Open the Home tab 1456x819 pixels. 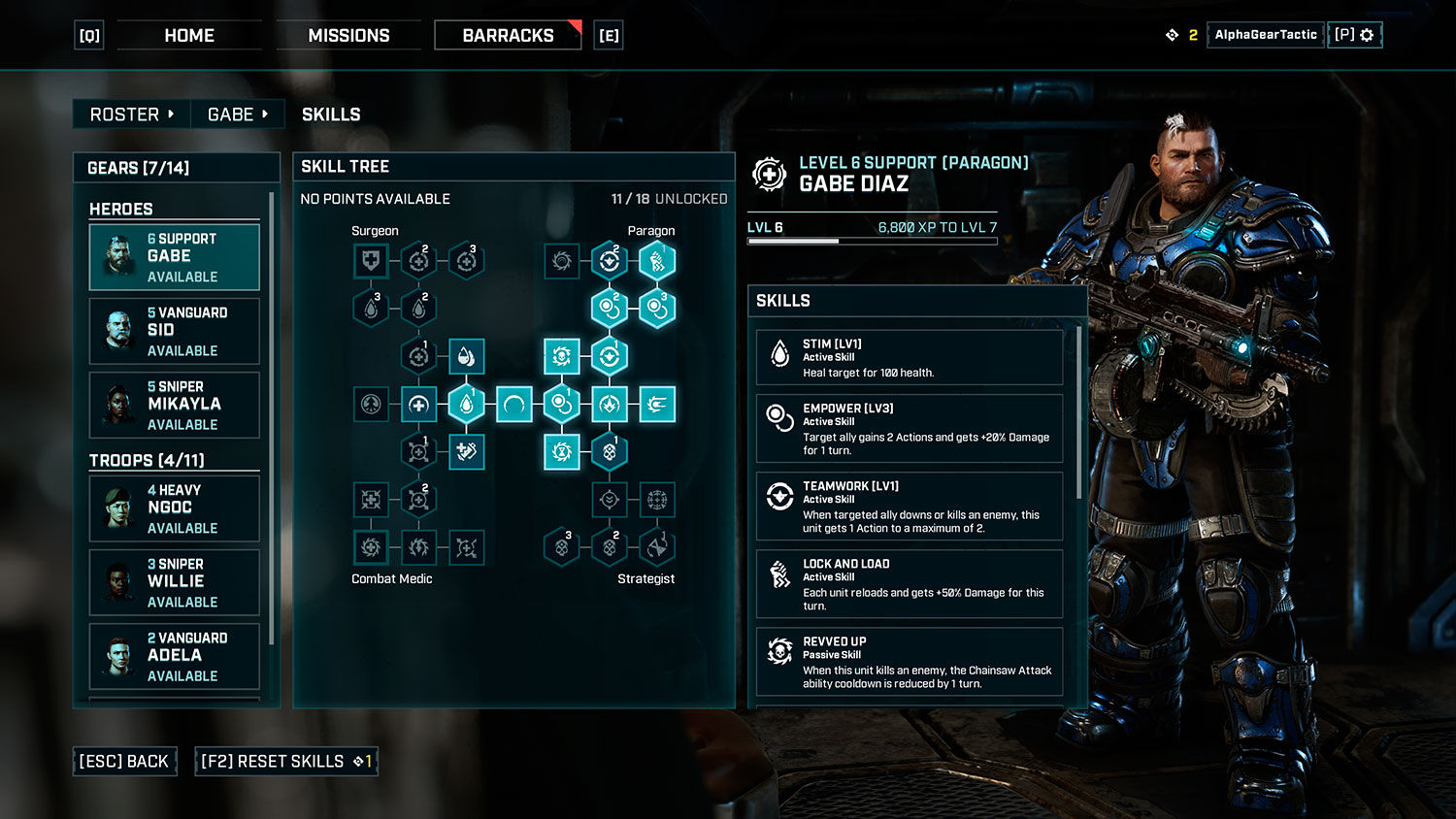point(189,36)
